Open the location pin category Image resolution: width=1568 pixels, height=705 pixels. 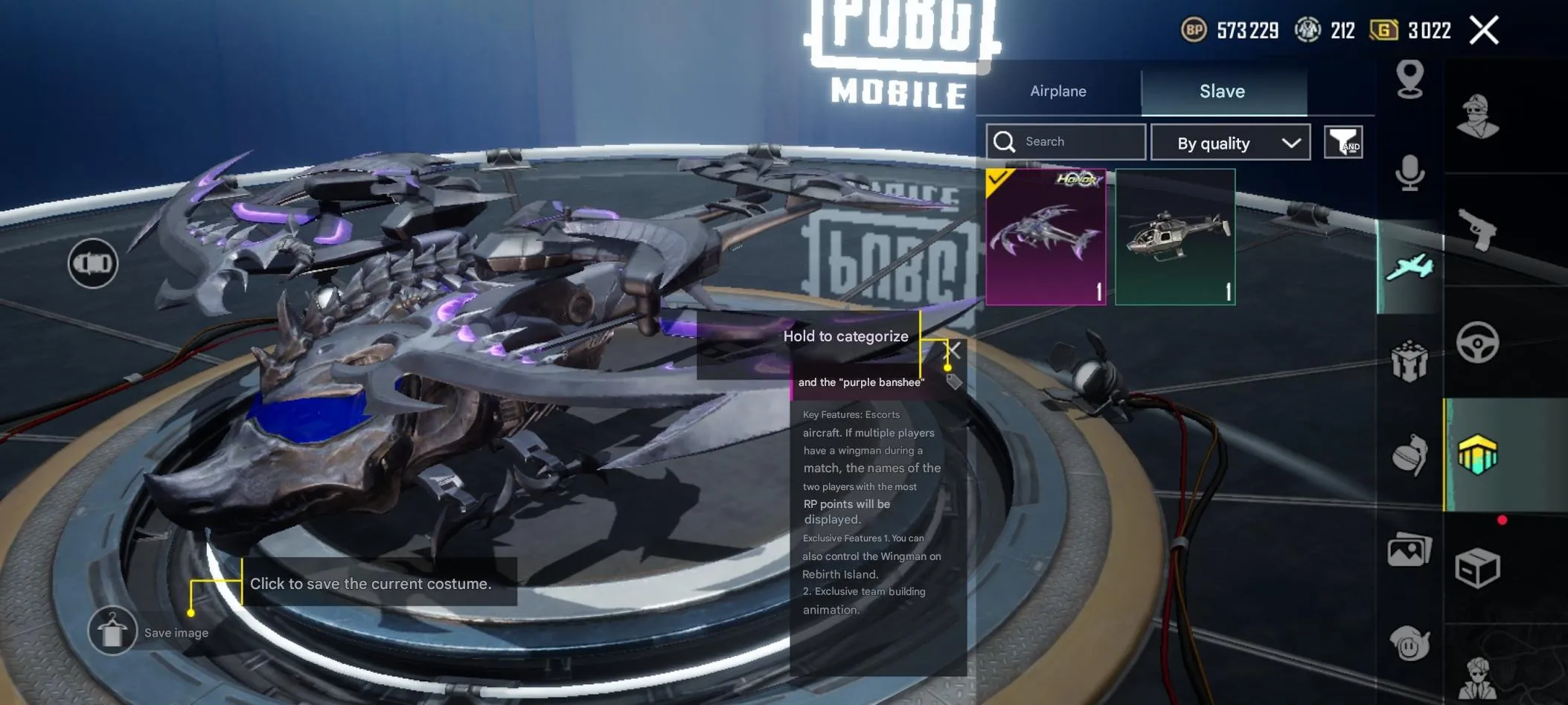pyautogui.click(x=1409, y=79)
